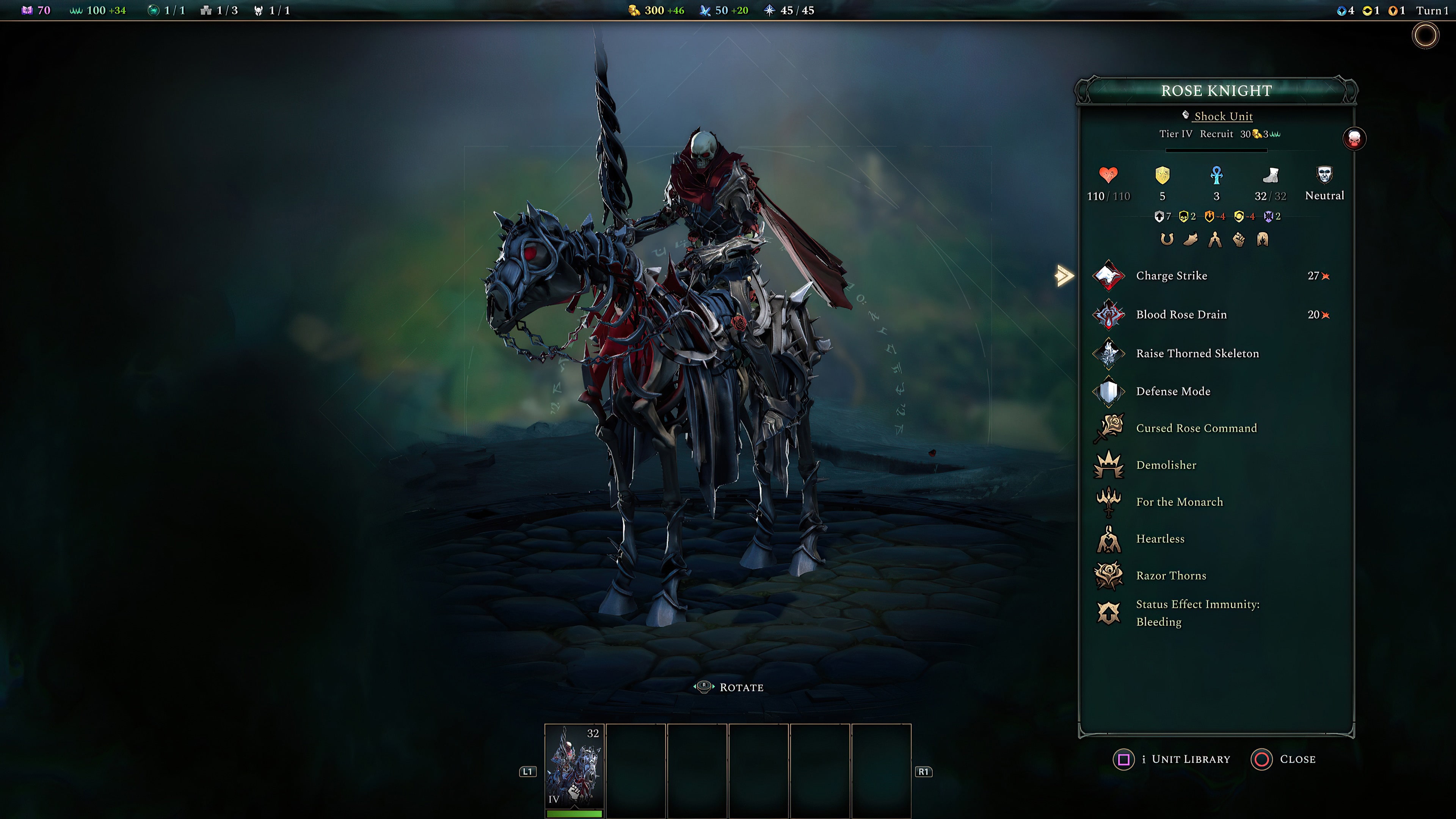The height and width of the screenshot is (819, 1456).
Task: Open the Shock Unit classification link
Action: (x=1223, y=116)
